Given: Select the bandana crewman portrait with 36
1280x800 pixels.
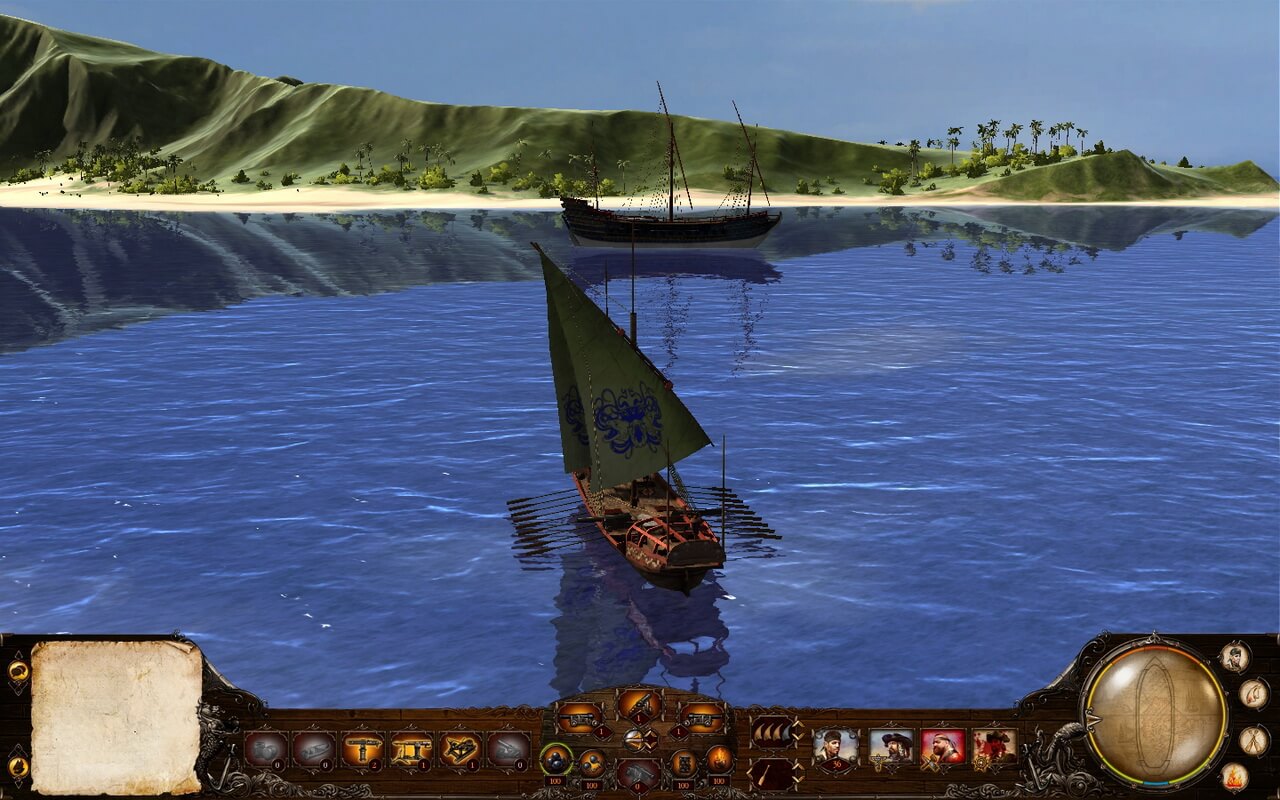Looking at the screenshot, I should [835, 747].
